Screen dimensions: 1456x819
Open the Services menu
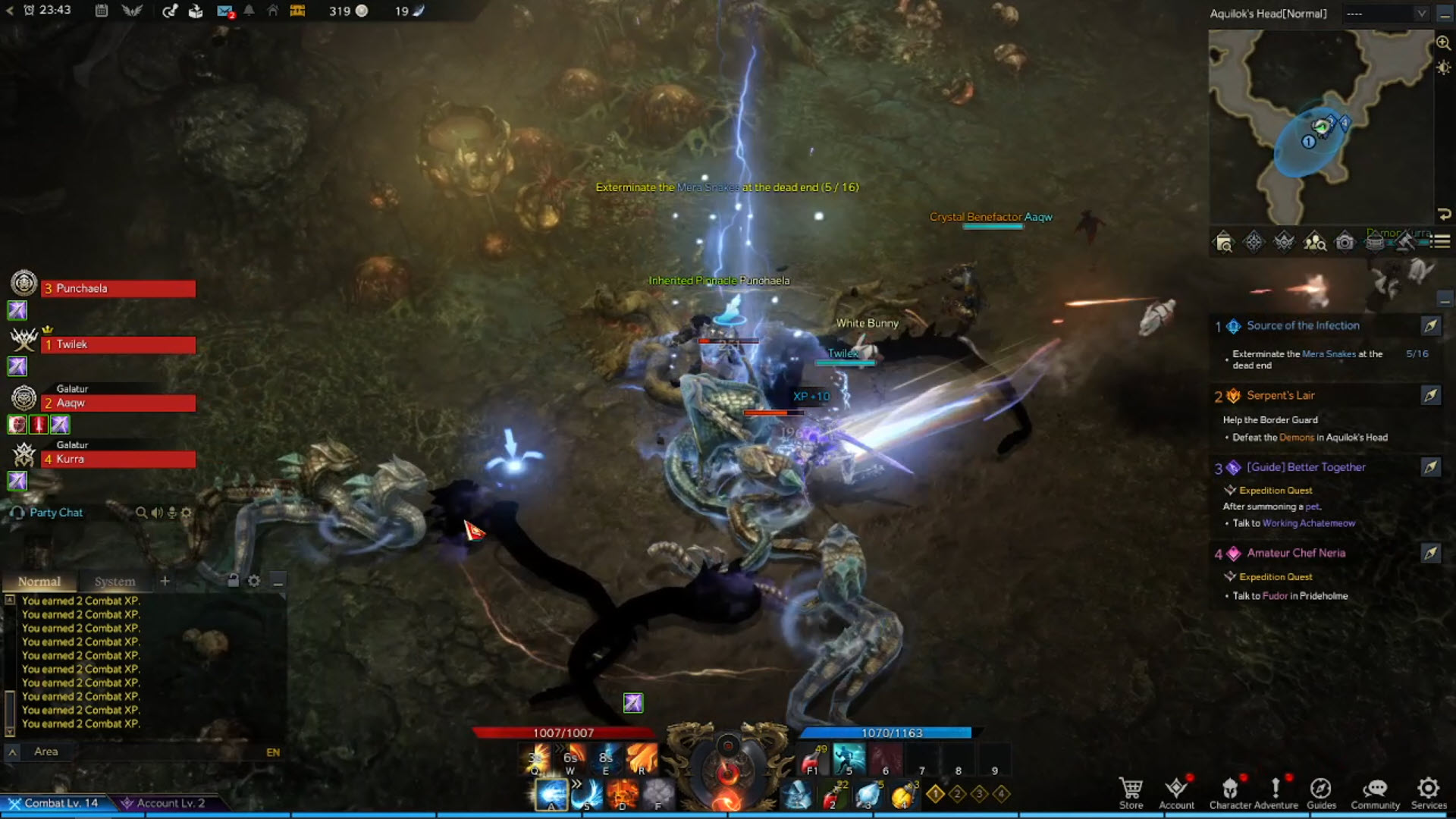[1429, 792]
